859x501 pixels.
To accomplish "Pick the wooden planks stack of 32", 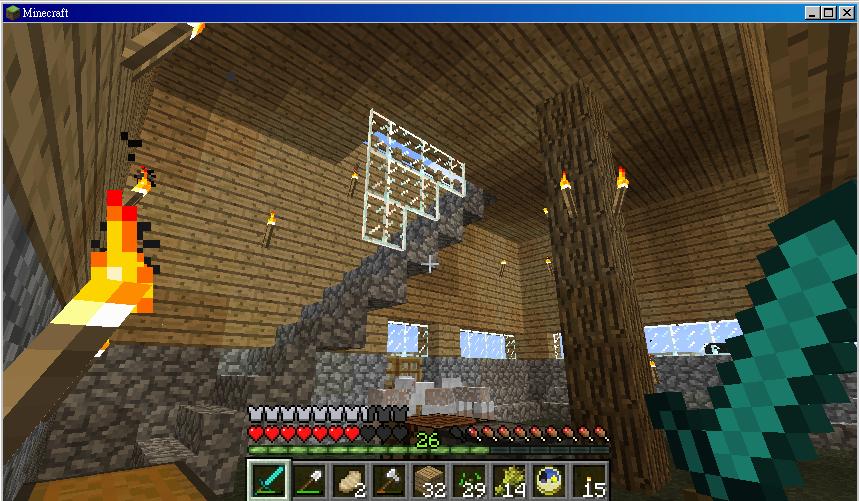I will tap(429, 481).
